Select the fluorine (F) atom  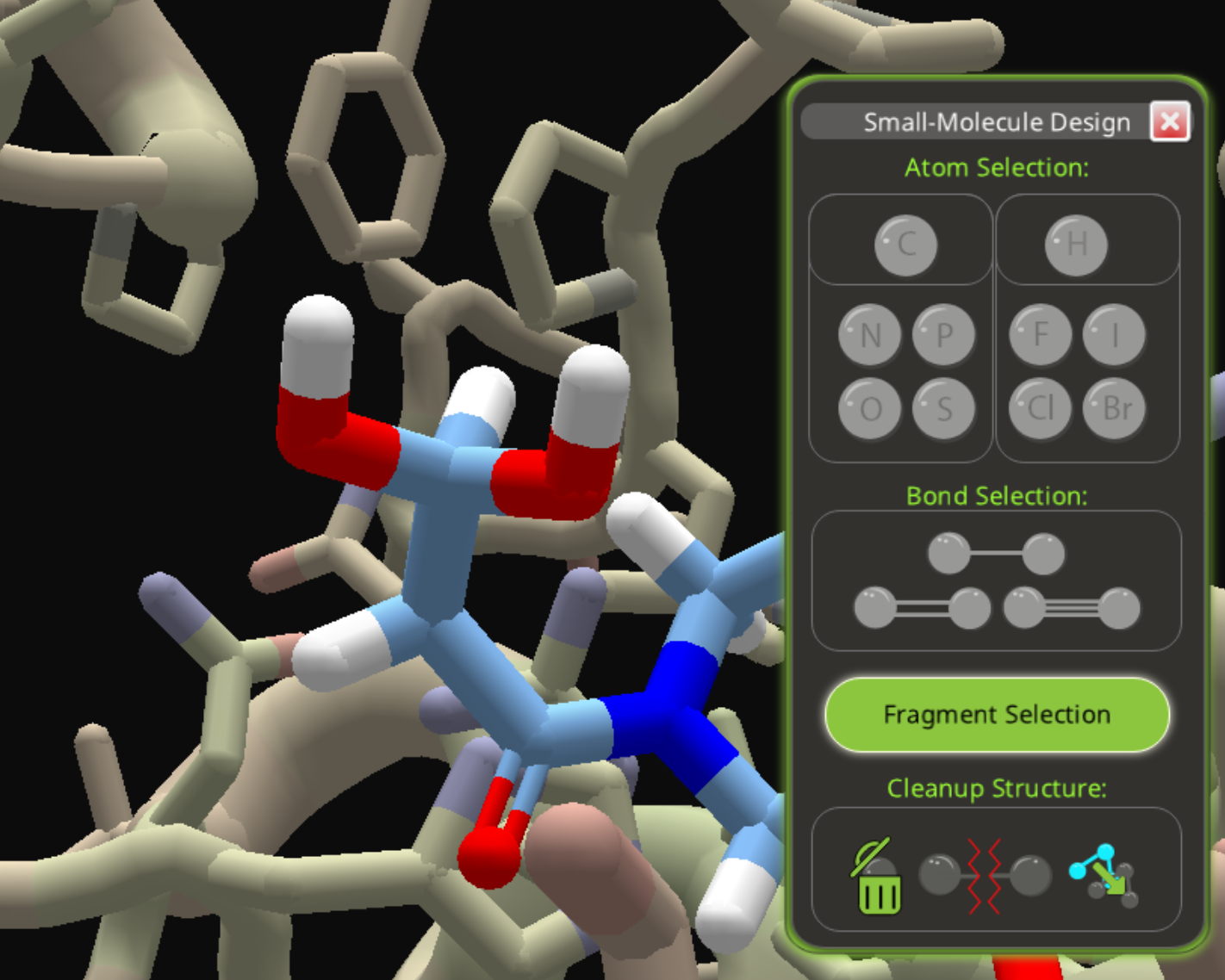tap(1041, 335)
